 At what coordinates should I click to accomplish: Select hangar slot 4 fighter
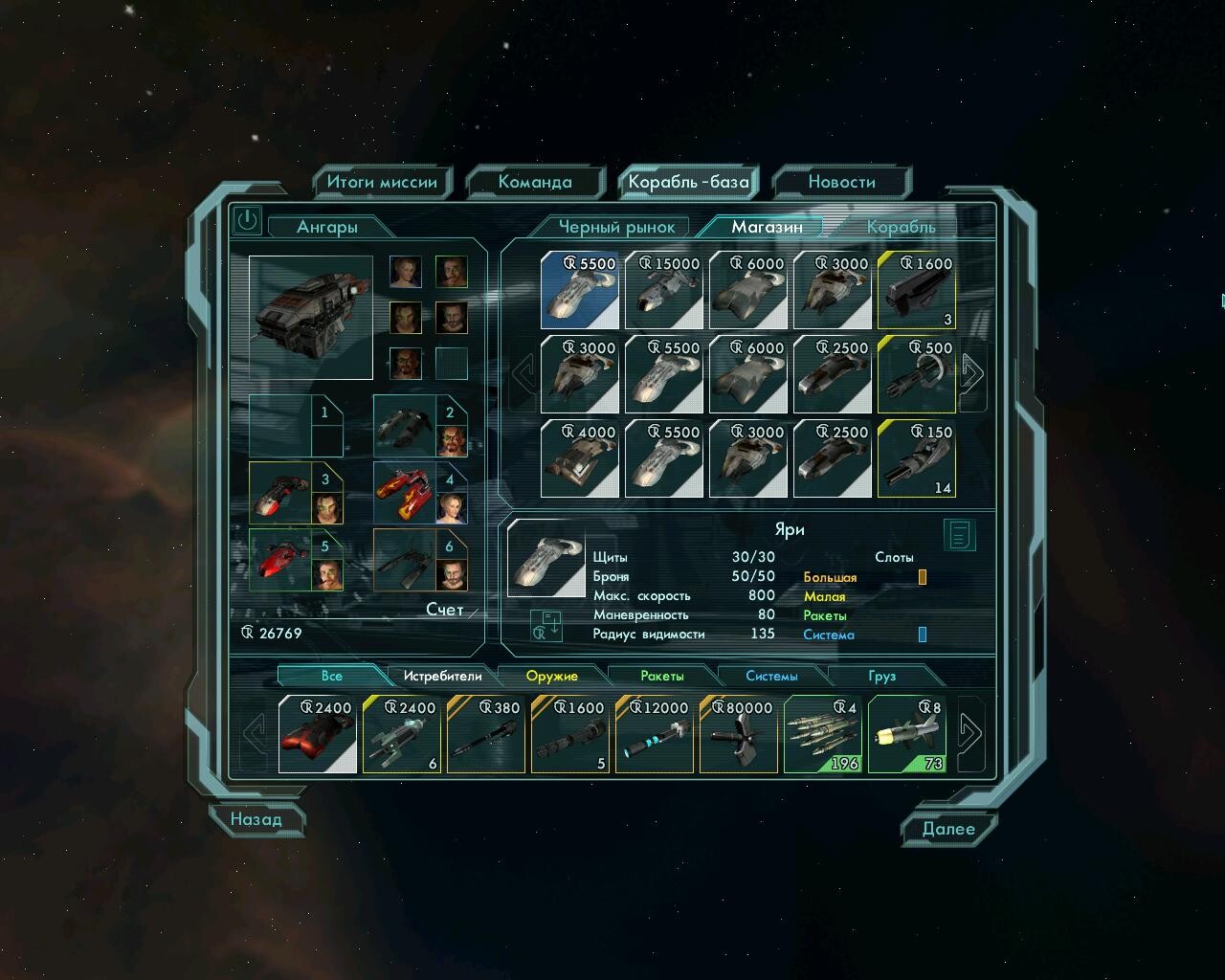coord(408,493)
